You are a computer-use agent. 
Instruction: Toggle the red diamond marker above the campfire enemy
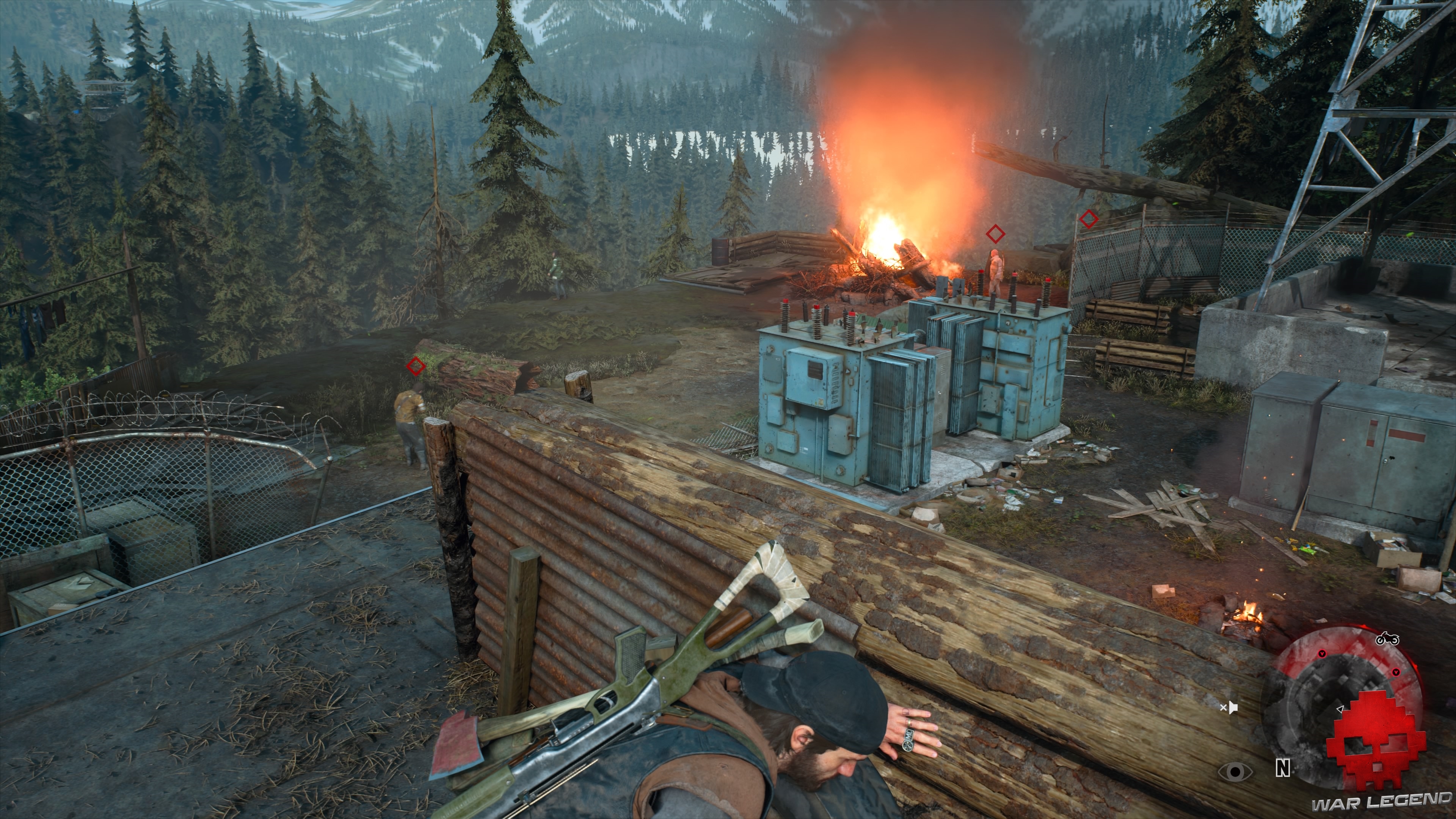click(996, 234)
